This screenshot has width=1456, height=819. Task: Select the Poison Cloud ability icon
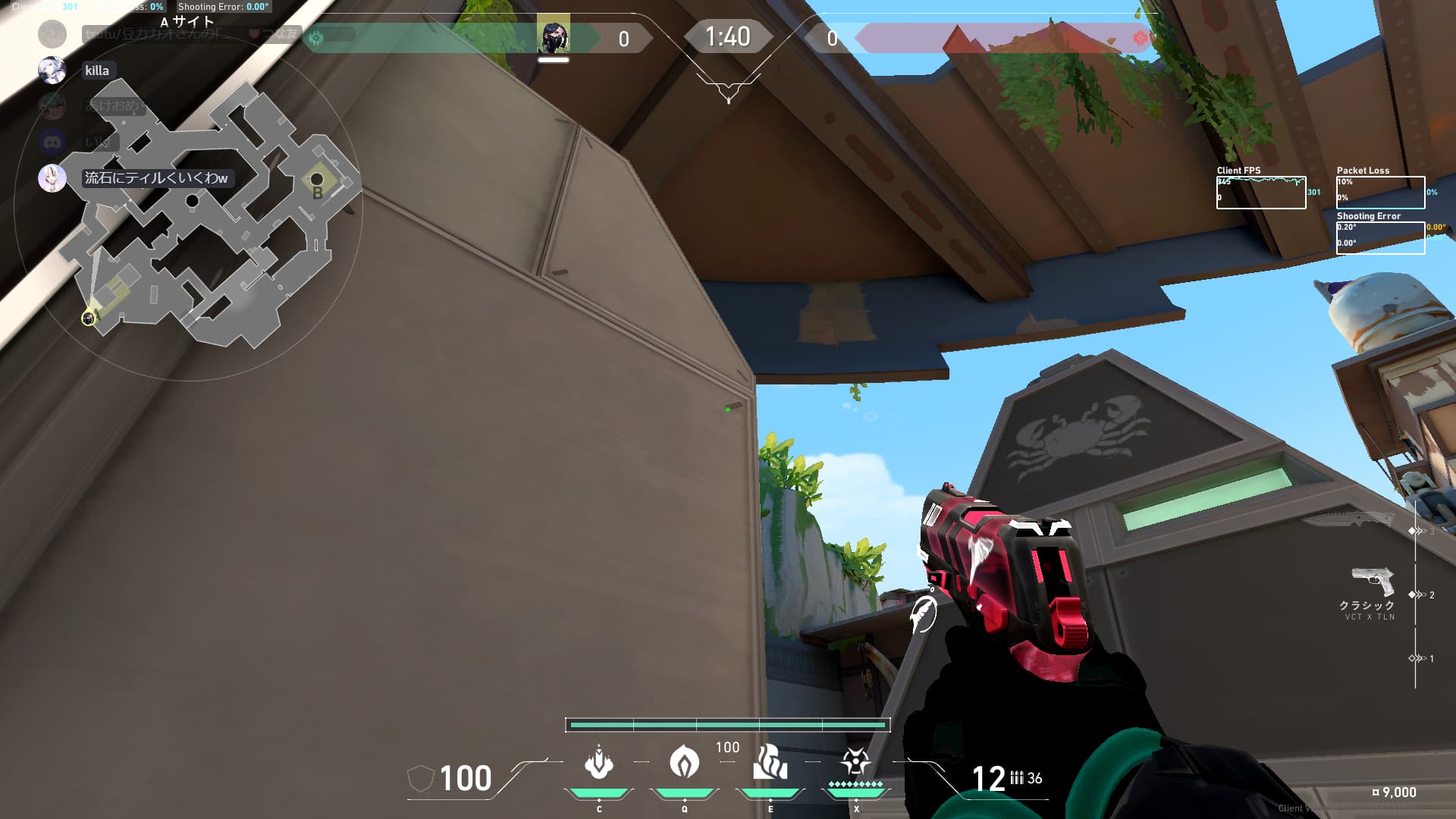pos(684,762)
